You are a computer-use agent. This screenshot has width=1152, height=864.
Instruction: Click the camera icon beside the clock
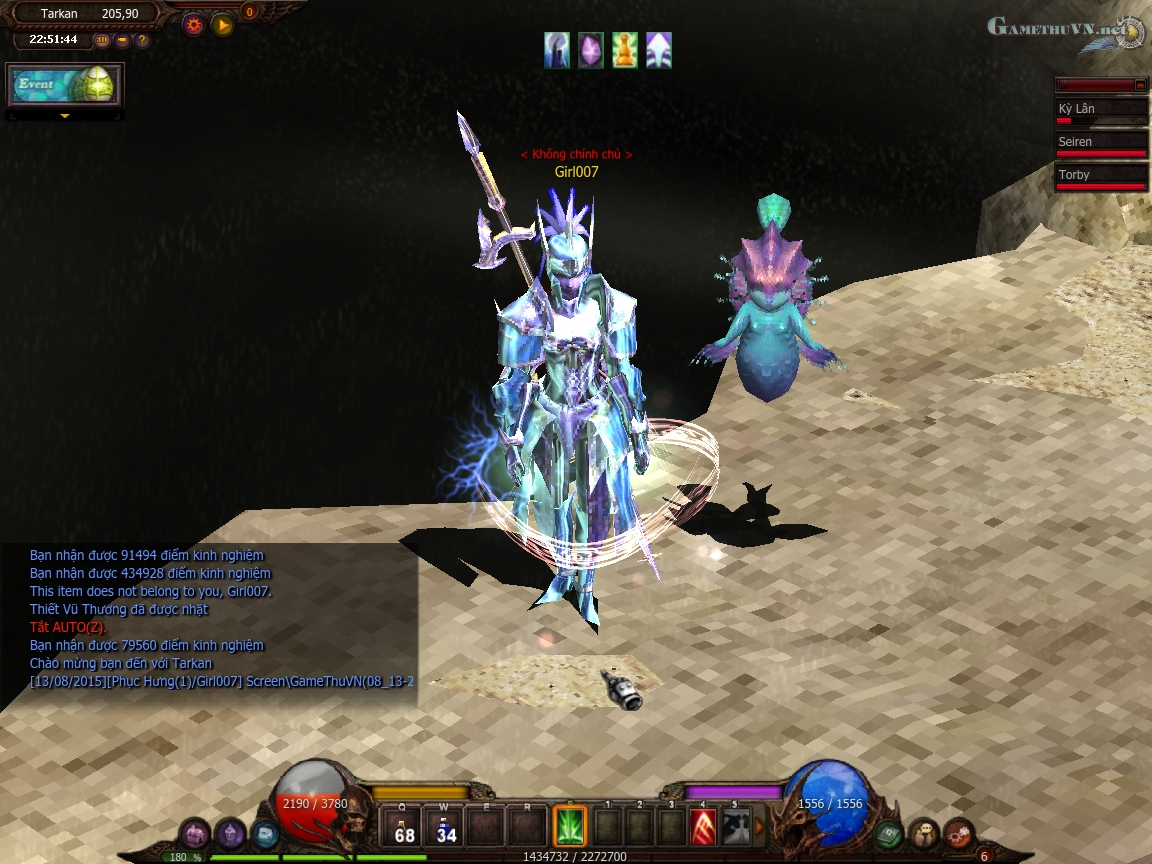tap(122, 40)
